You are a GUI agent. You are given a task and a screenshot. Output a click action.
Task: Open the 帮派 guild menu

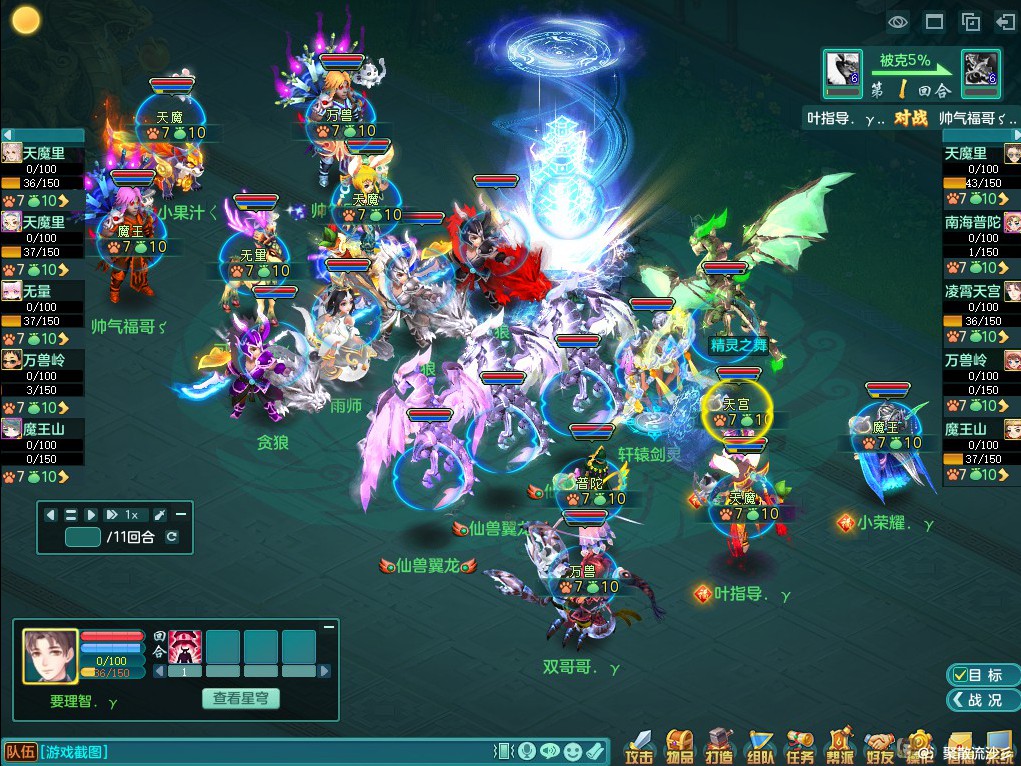pos(840,746)
